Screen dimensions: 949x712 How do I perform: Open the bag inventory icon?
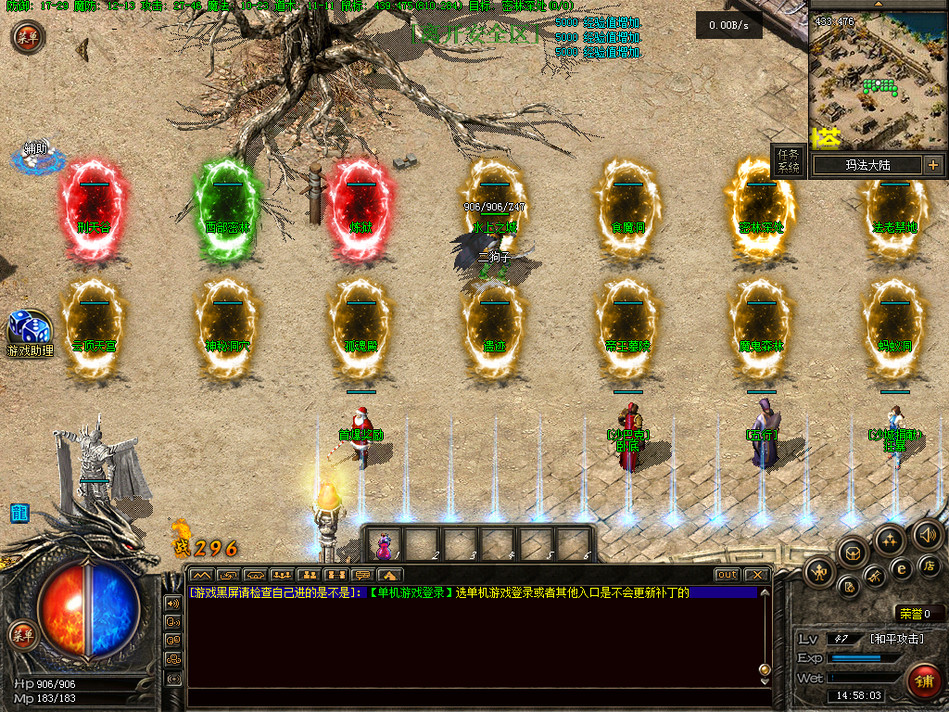(x=853, y=551)
